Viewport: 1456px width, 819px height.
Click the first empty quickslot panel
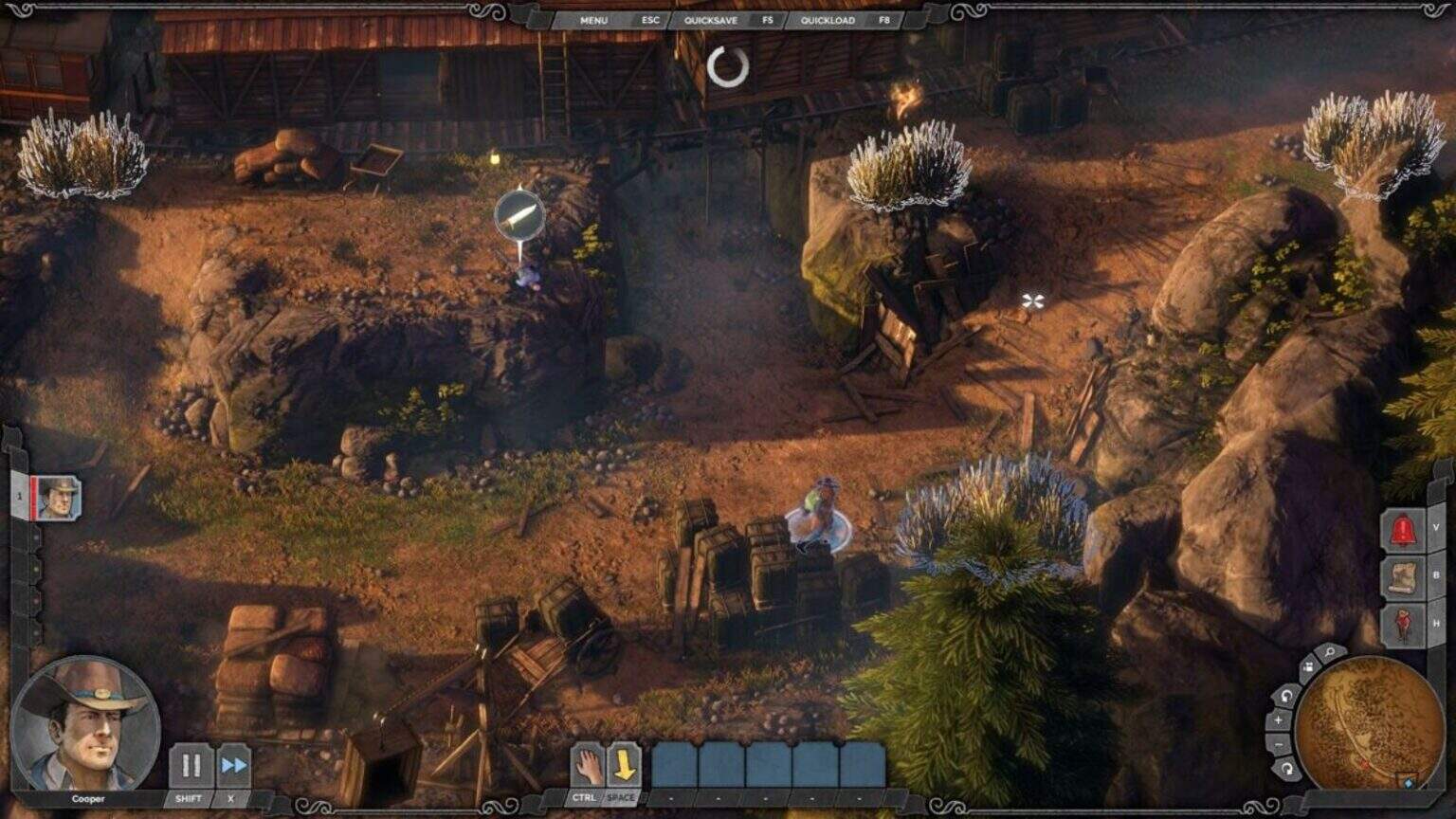click(677, 762)
